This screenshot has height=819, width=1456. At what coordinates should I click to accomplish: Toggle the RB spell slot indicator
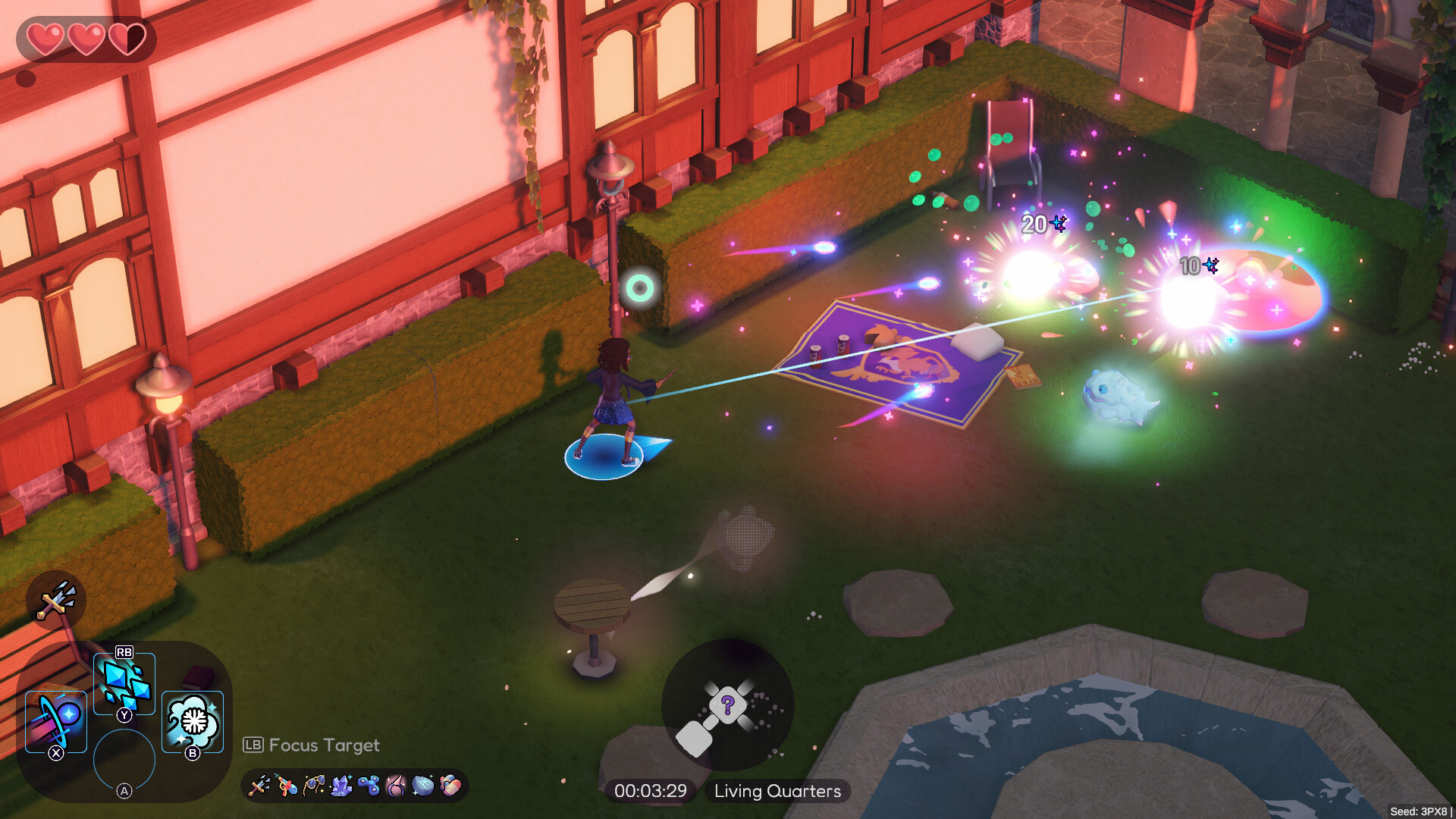click(x=124, y=652)
